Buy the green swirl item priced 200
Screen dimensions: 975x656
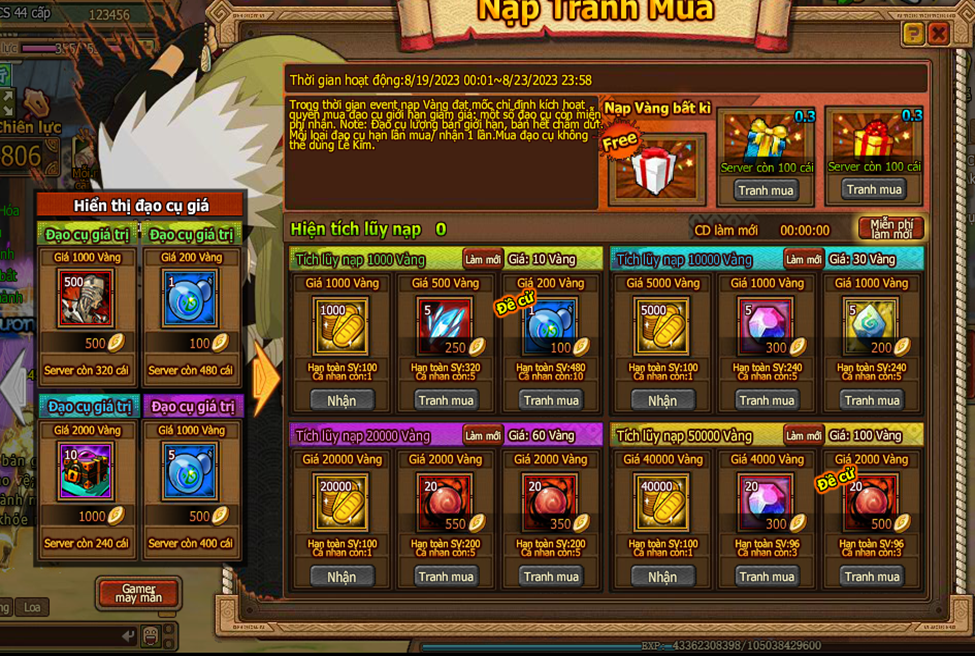(x=872, y=400)
